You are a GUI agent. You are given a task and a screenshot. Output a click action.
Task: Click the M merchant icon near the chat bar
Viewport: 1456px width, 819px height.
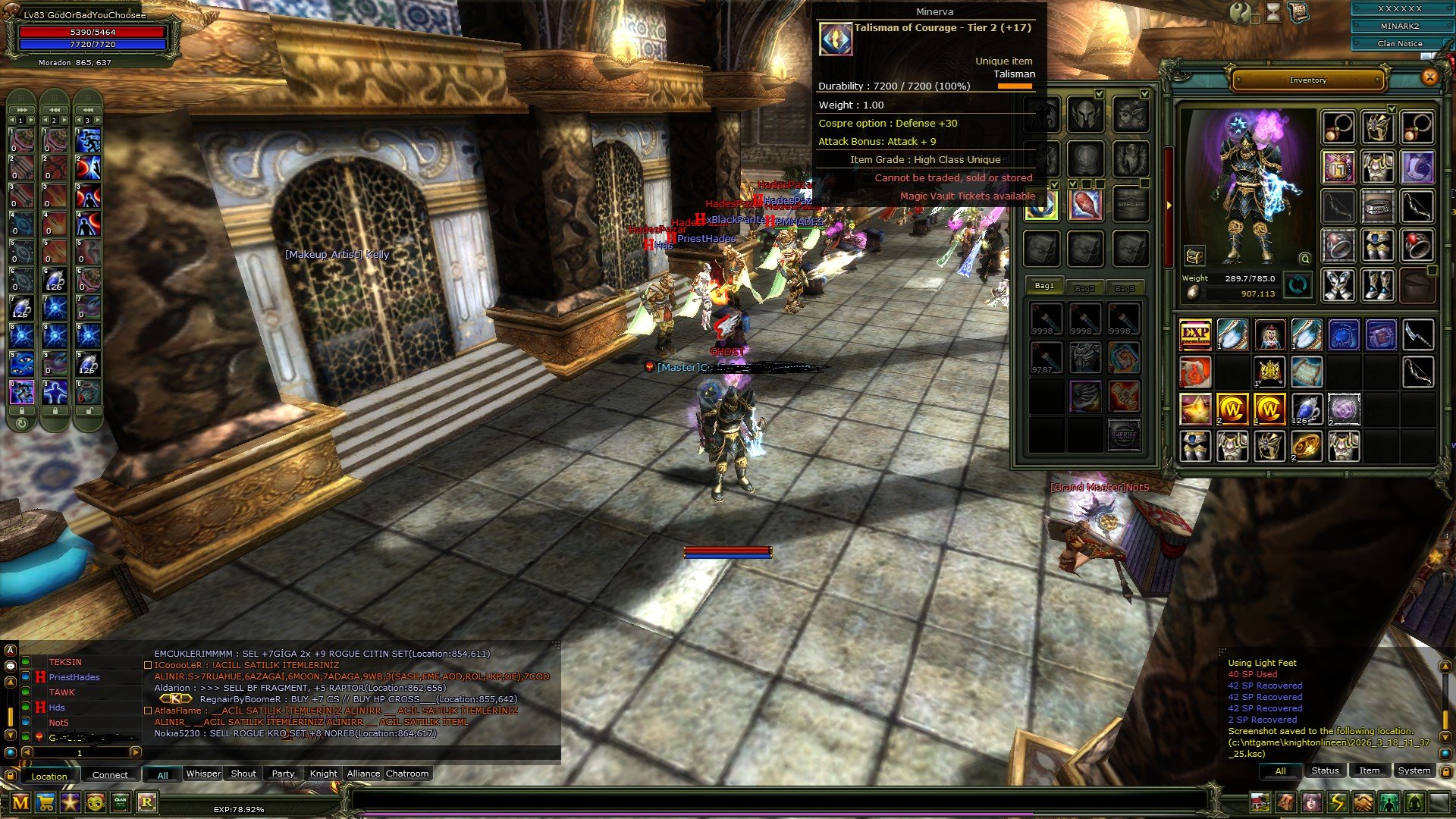point(20,802)
